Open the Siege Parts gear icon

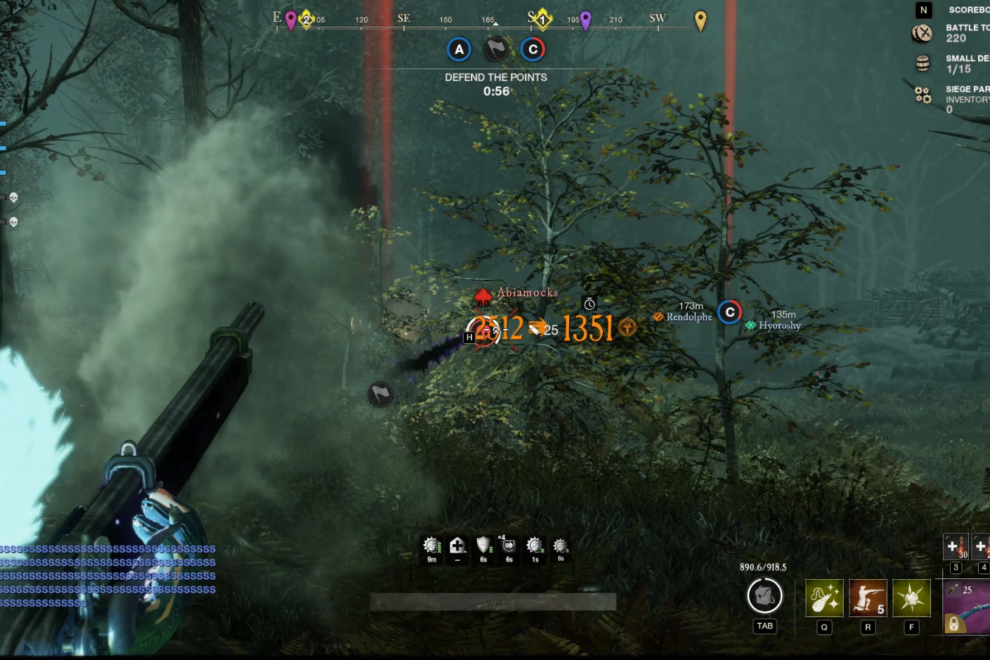(x=922, y=94)
